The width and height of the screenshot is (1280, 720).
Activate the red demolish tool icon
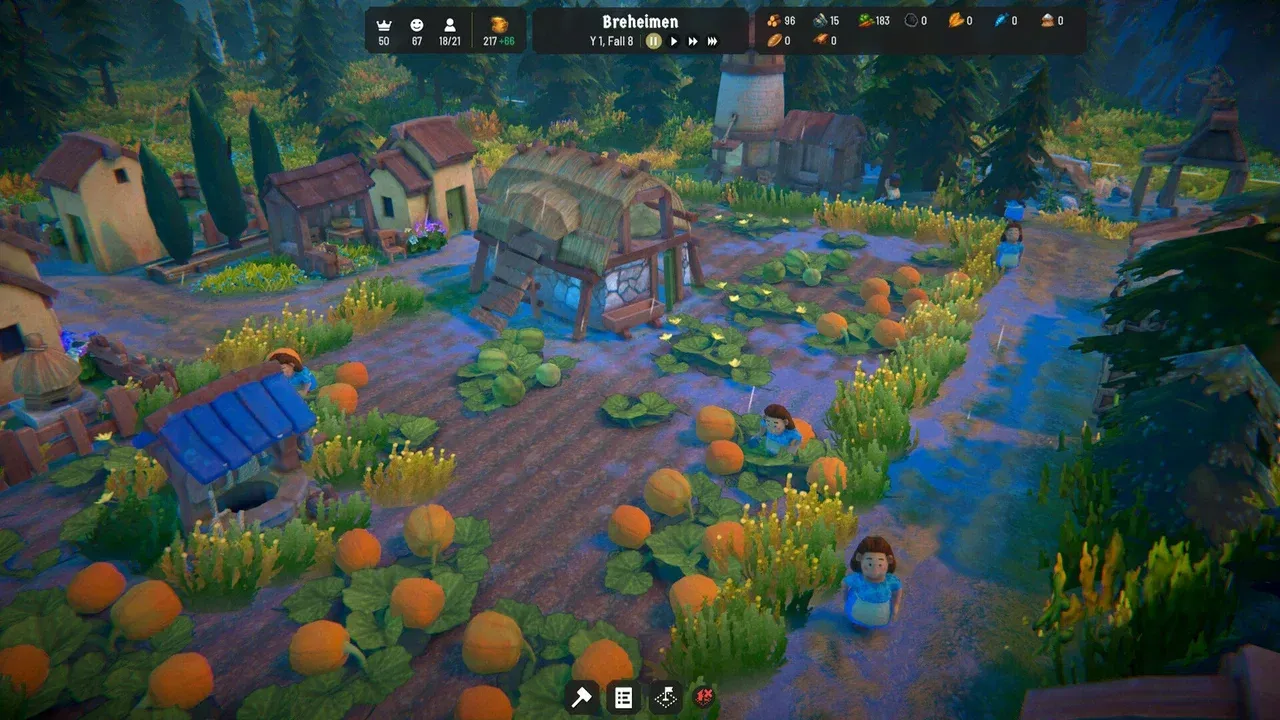pyautogui.click(x=704, y=697)
